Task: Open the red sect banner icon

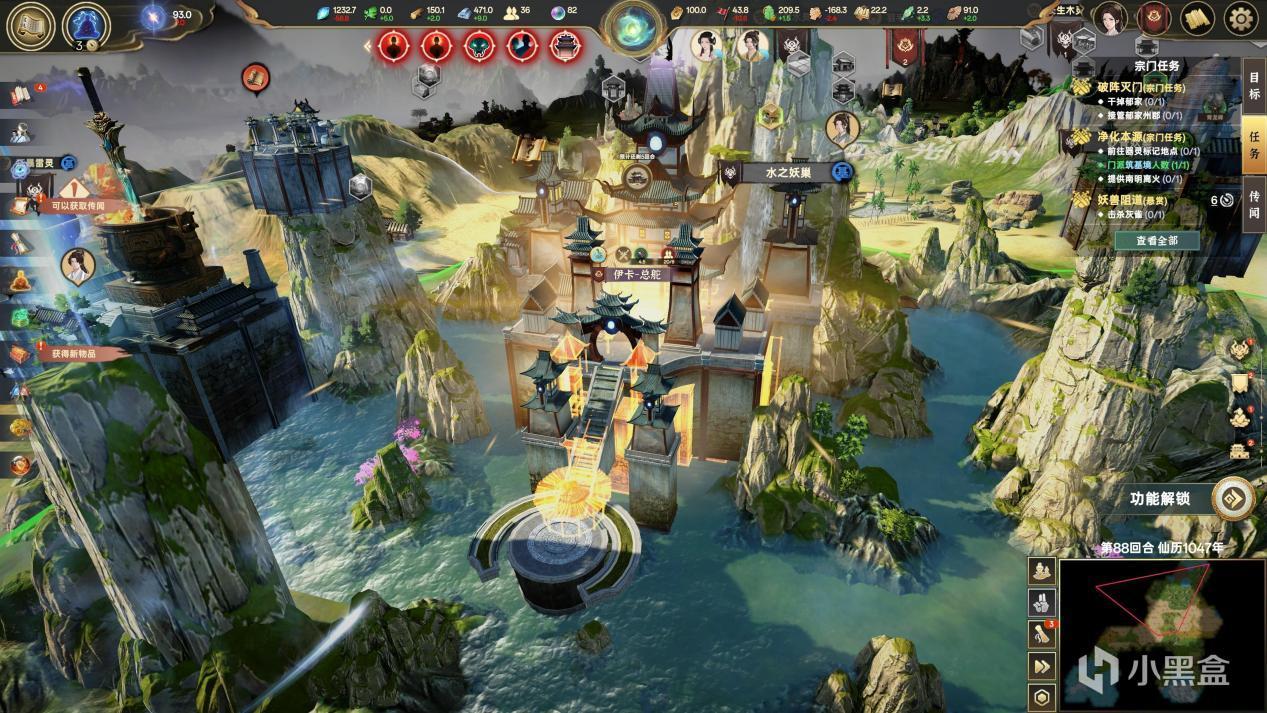Action: tap(1155, 19)
